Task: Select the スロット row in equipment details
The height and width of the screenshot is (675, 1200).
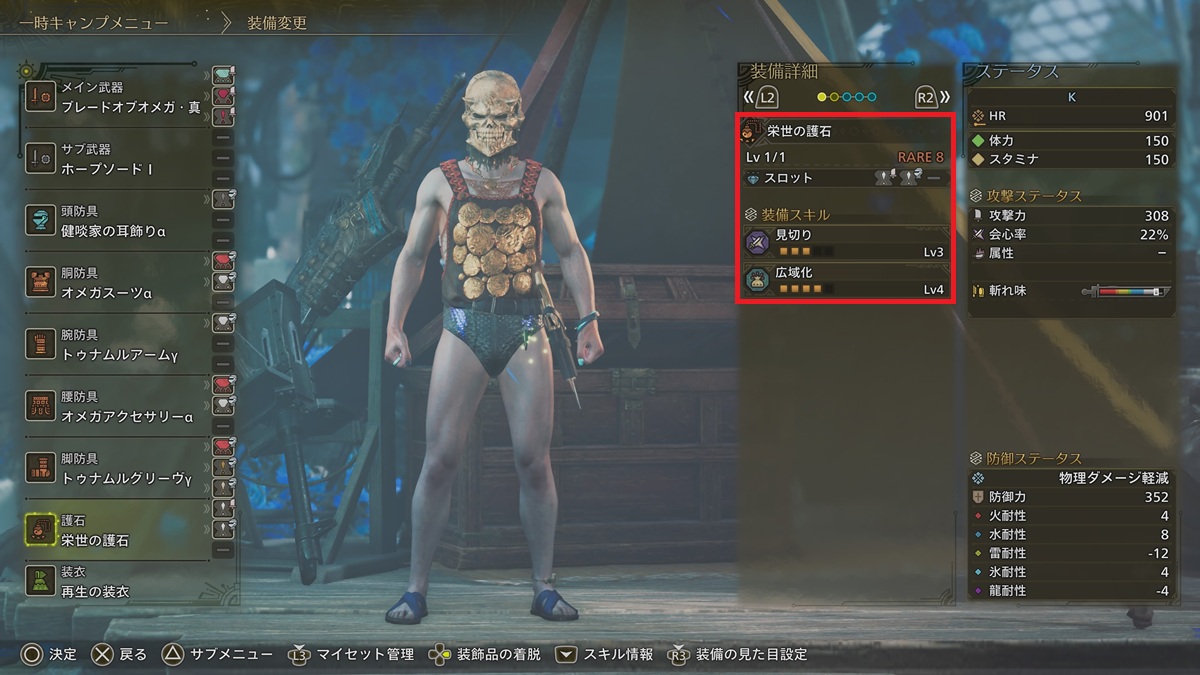Action: click(x=845, y=178)
